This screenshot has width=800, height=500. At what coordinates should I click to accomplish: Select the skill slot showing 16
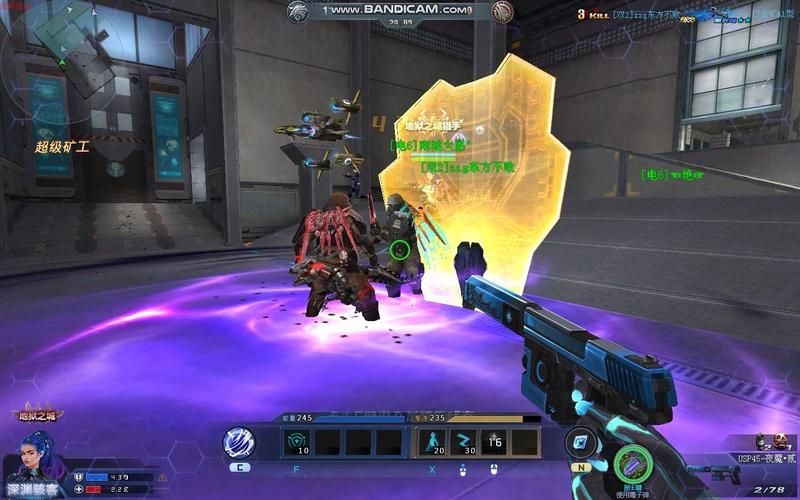pos(495,442)
